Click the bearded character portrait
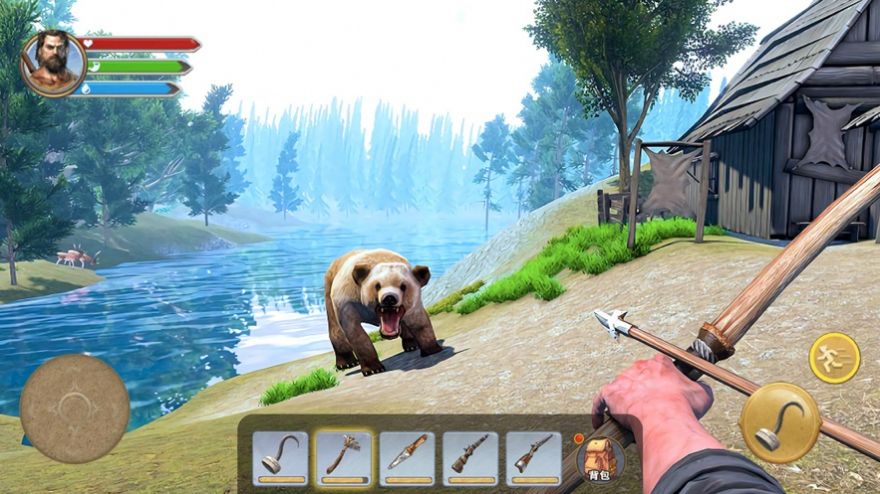 point(53,62)
